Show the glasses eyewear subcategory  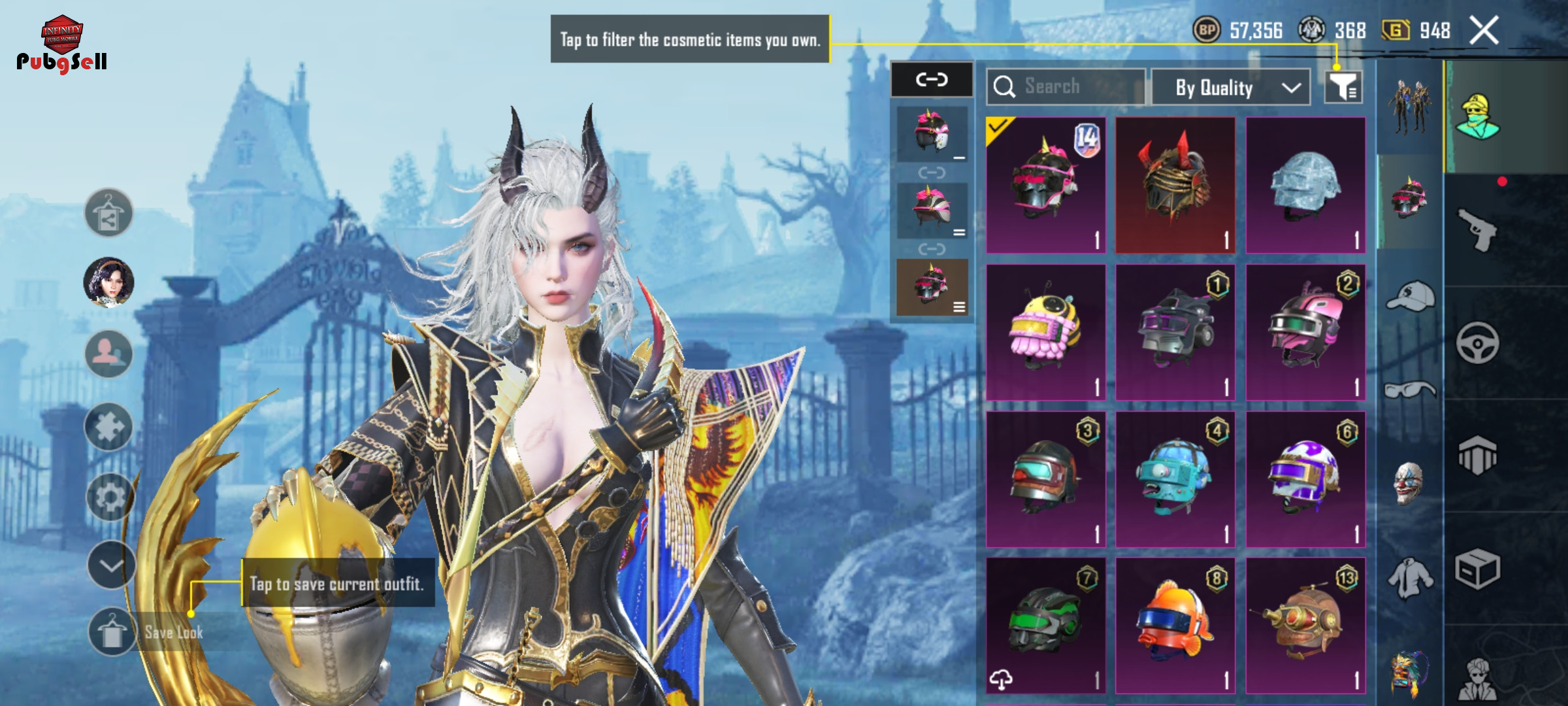click(1410, 390)
